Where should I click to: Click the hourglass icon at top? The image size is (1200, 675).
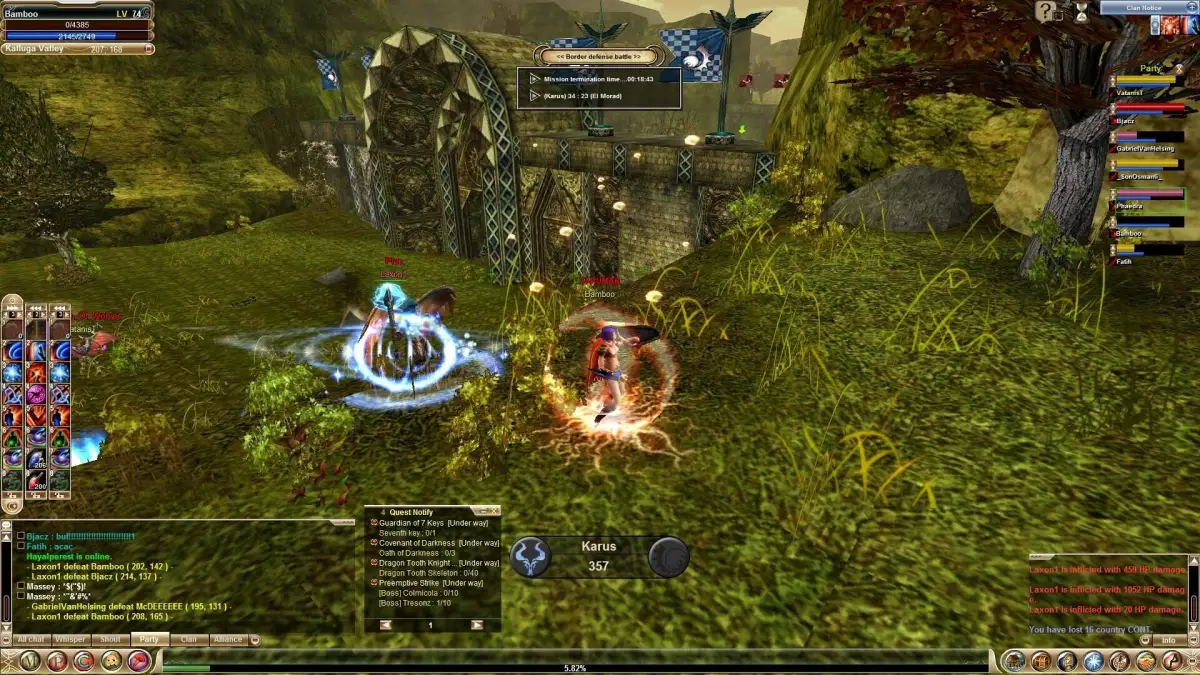[1080, 11]
